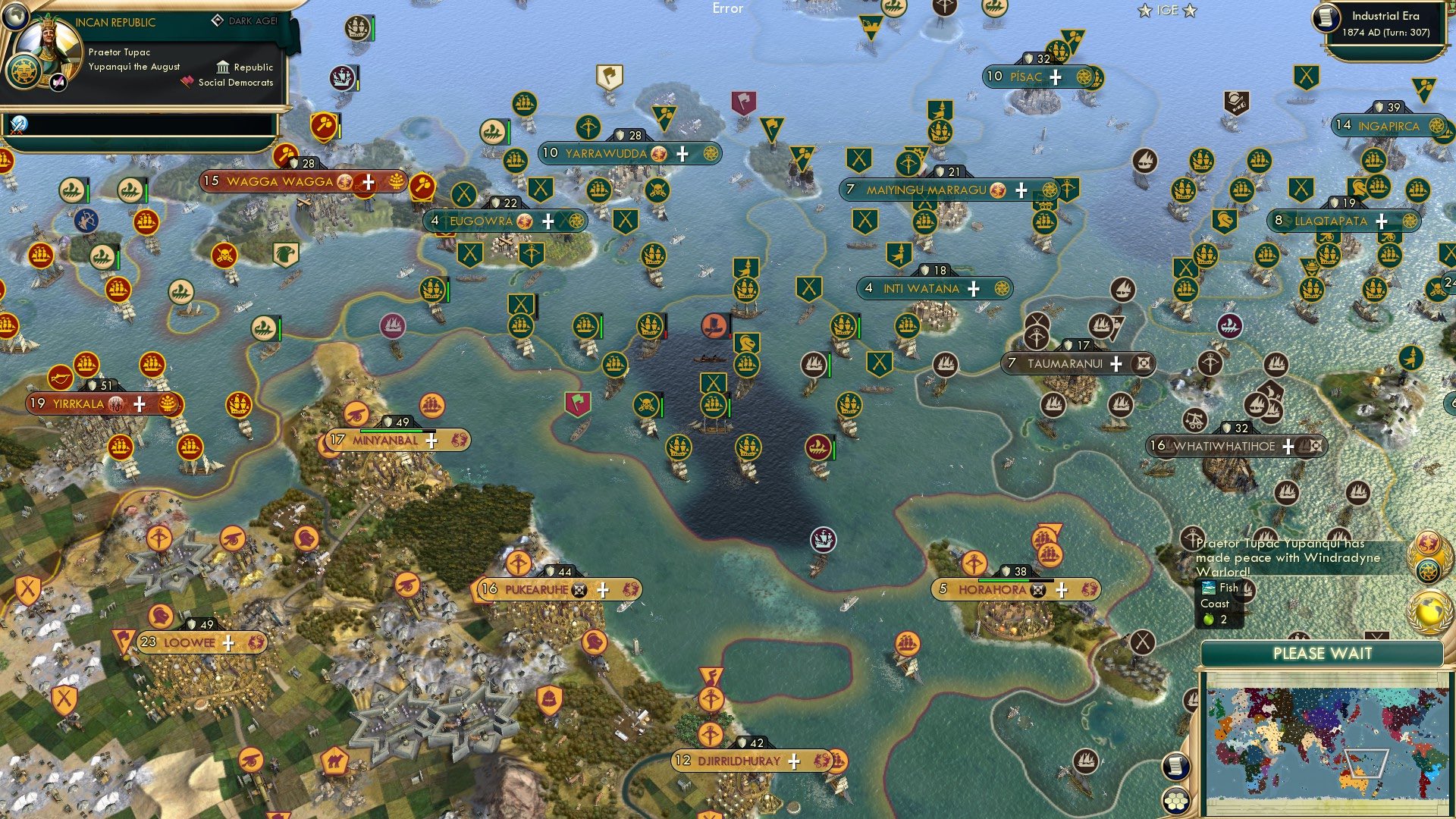Click the blockade icon on Pukearuhe's banner
Image resolution: width=1456 pixels, height=819 pixels.
pyautogui.click(x=580, y=589)
